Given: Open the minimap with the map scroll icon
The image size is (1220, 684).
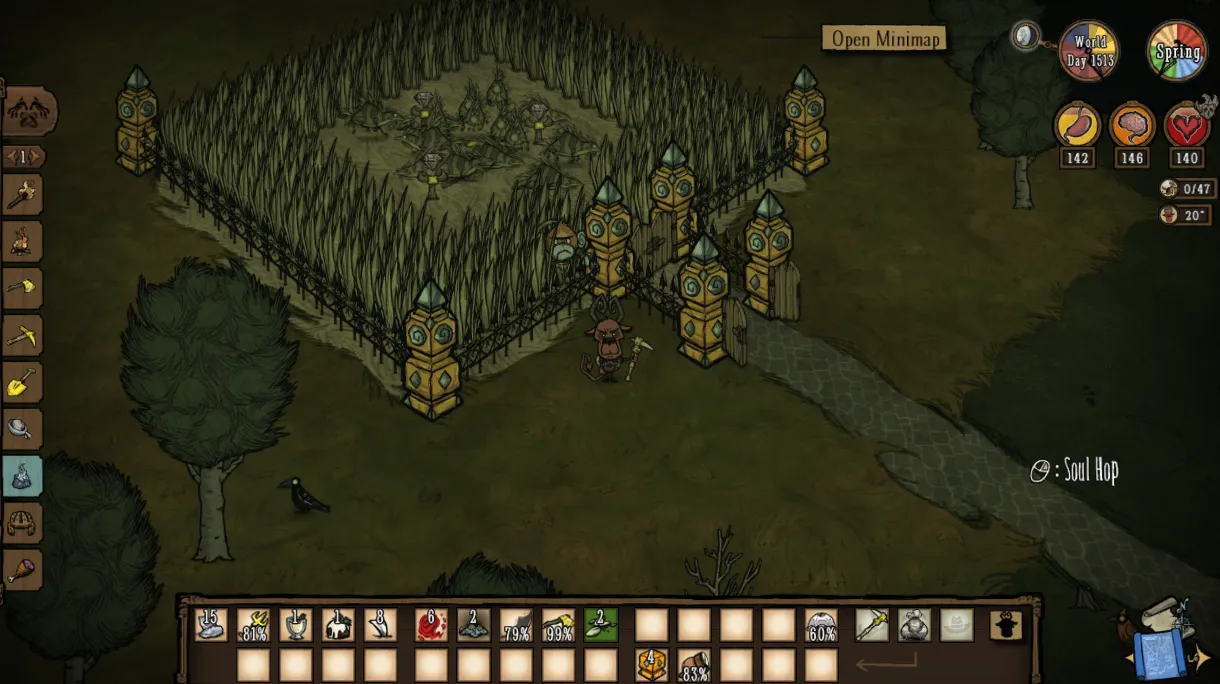Looking at the screenshot, I should pos(1163,638).
